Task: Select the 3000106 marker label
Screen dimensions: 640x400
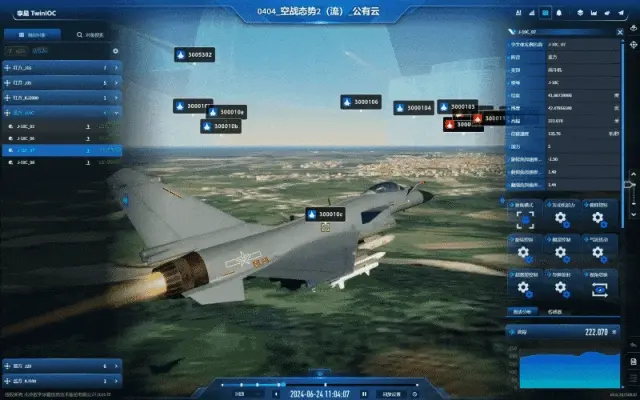Action: 360,102
